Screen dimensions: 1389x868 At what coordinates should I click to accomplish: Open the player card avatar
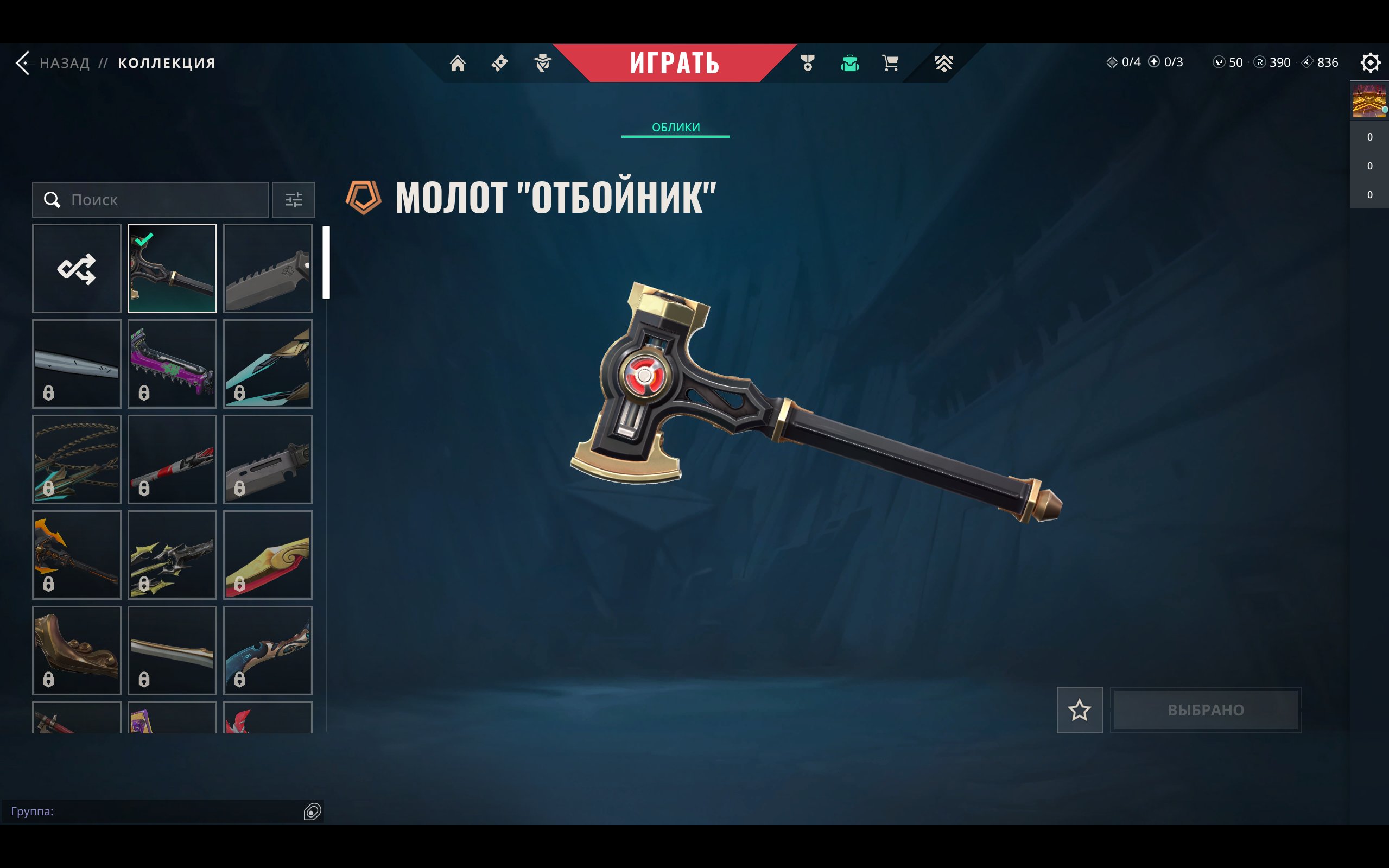tap(1368, 101)
